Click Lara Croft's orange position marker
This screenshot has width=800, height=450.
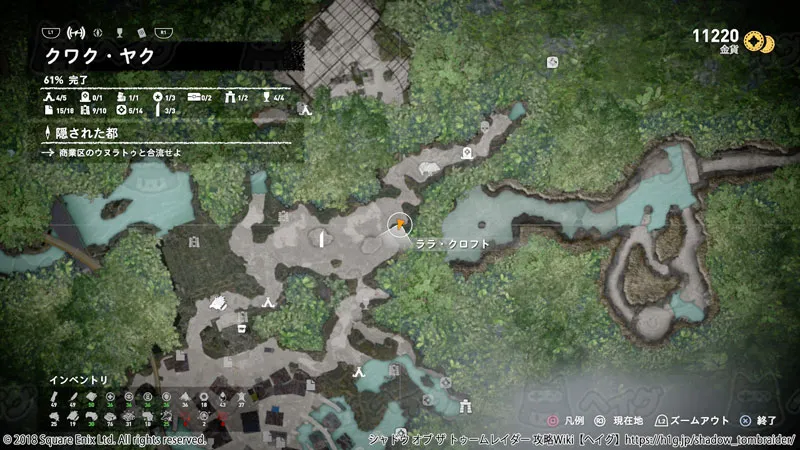pyautogui.click(x=399, y=223)
